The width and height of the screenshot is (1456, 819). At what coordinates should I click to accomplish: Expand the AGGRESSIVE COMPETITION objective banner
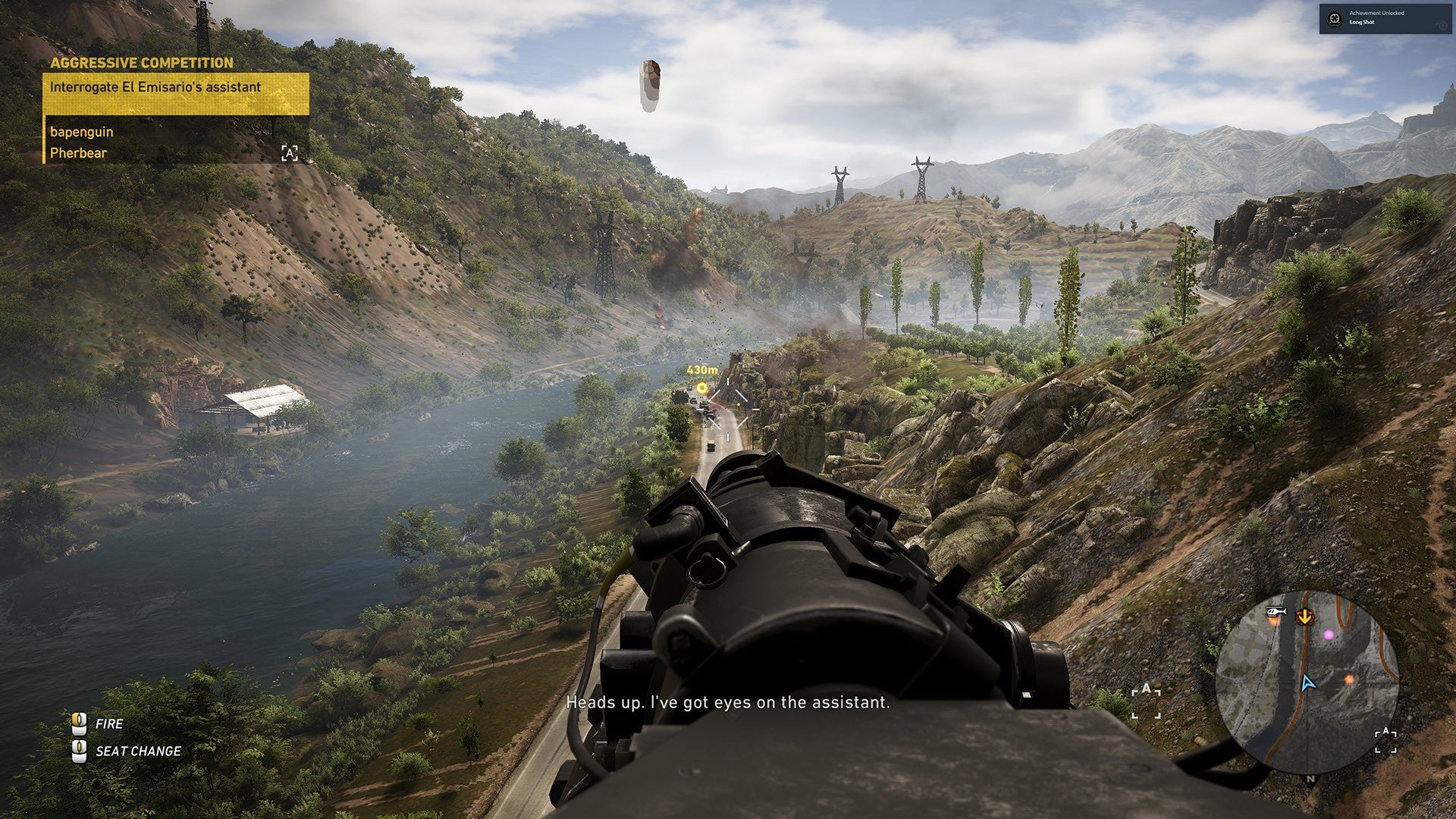pyautogui.click(x=141, y=64)
